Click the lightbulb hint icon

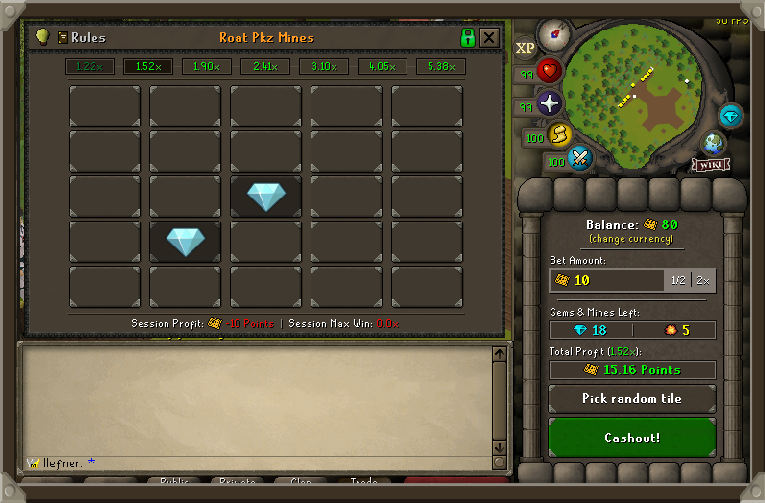tap(42, 37)
